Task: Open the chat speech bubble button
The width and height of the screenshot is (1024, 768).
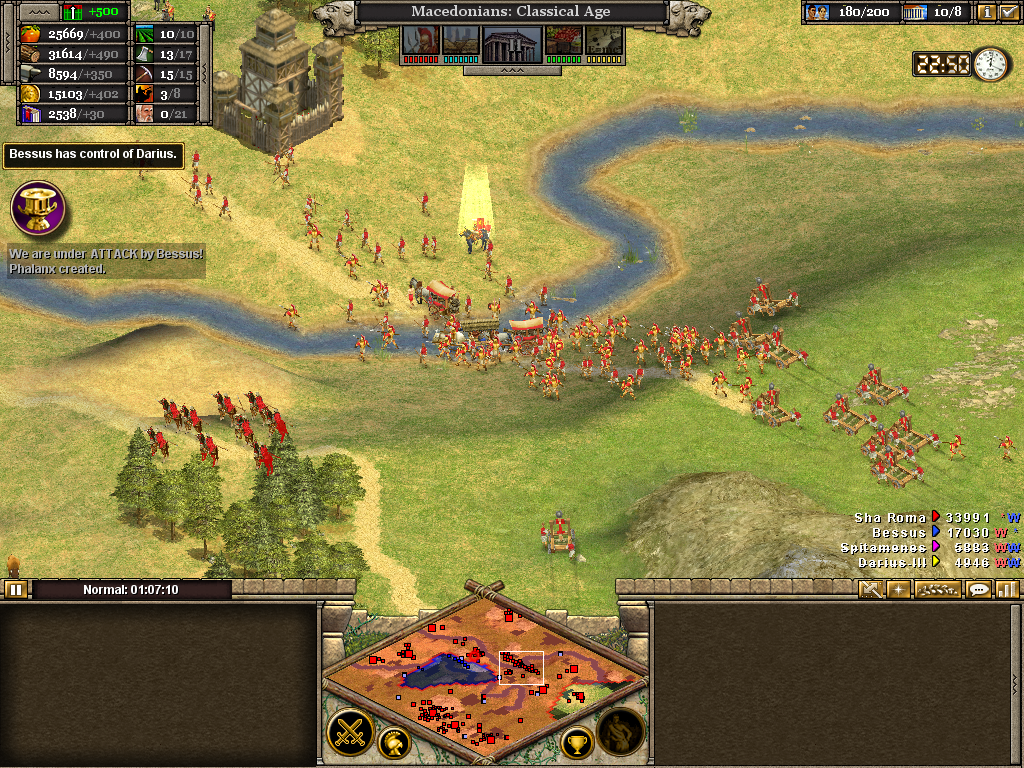Action: pyautogui.click(x=979, y=589)
